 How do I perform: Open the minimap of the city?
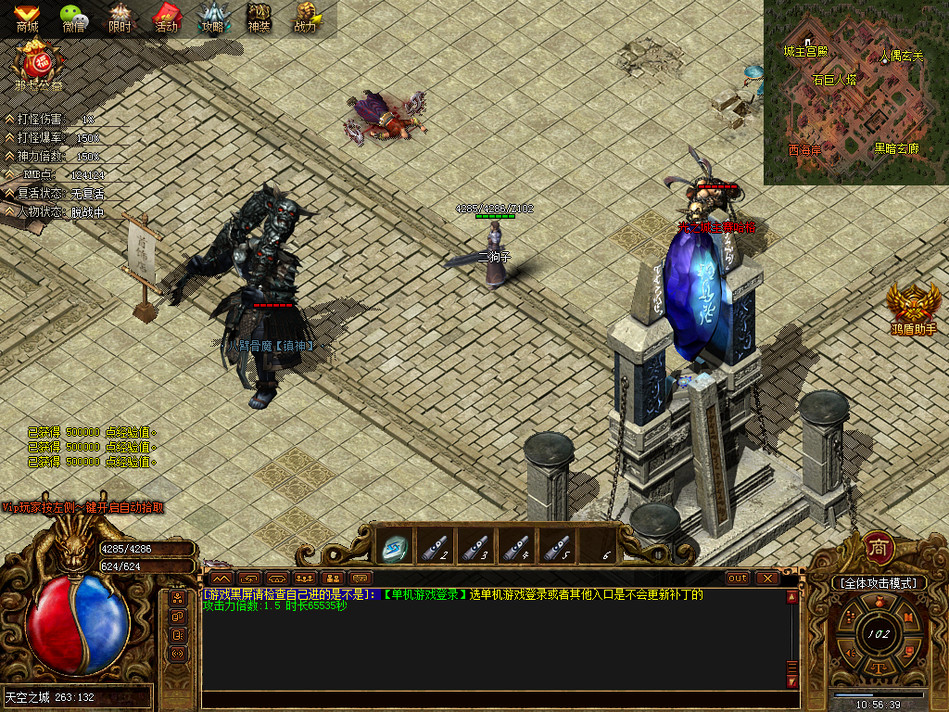click(x=855, y=92)
